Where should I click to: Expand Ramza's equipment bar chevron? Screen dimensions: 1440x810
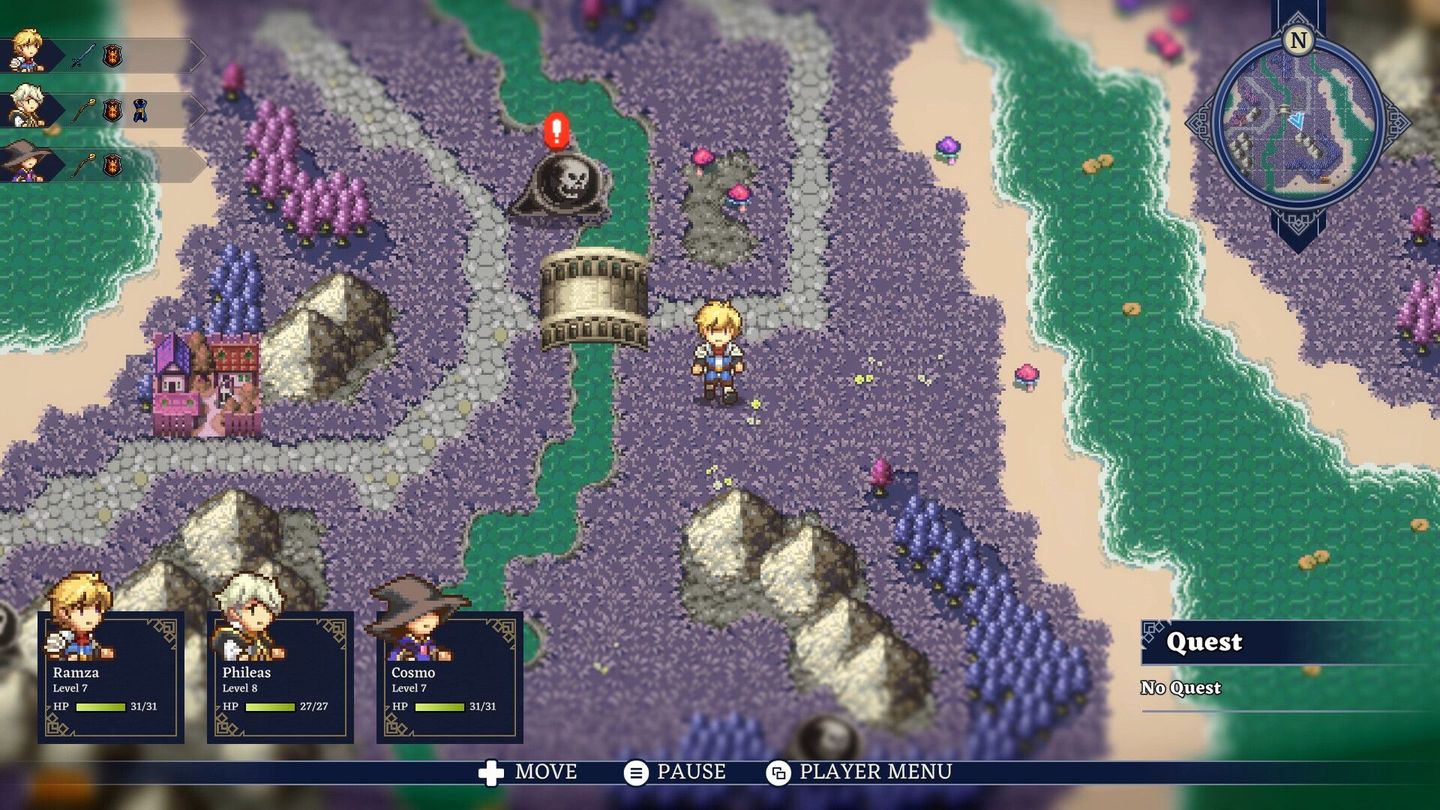pyautogui.click(x=192, y=55)
